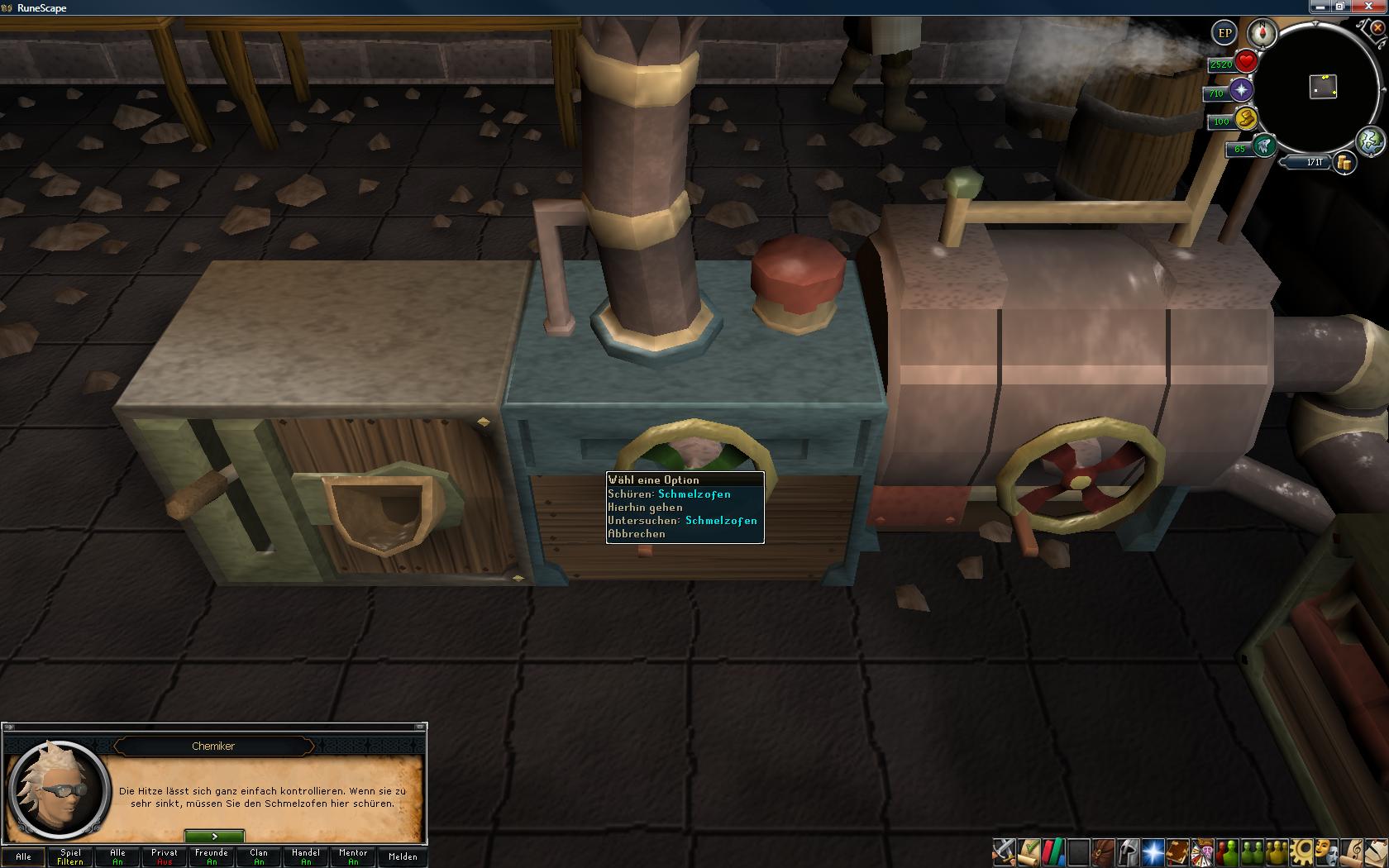The width and height of the screenshot is (1389, 868).
Task: Toggle the EP counter button
Action: point(1224,34)
